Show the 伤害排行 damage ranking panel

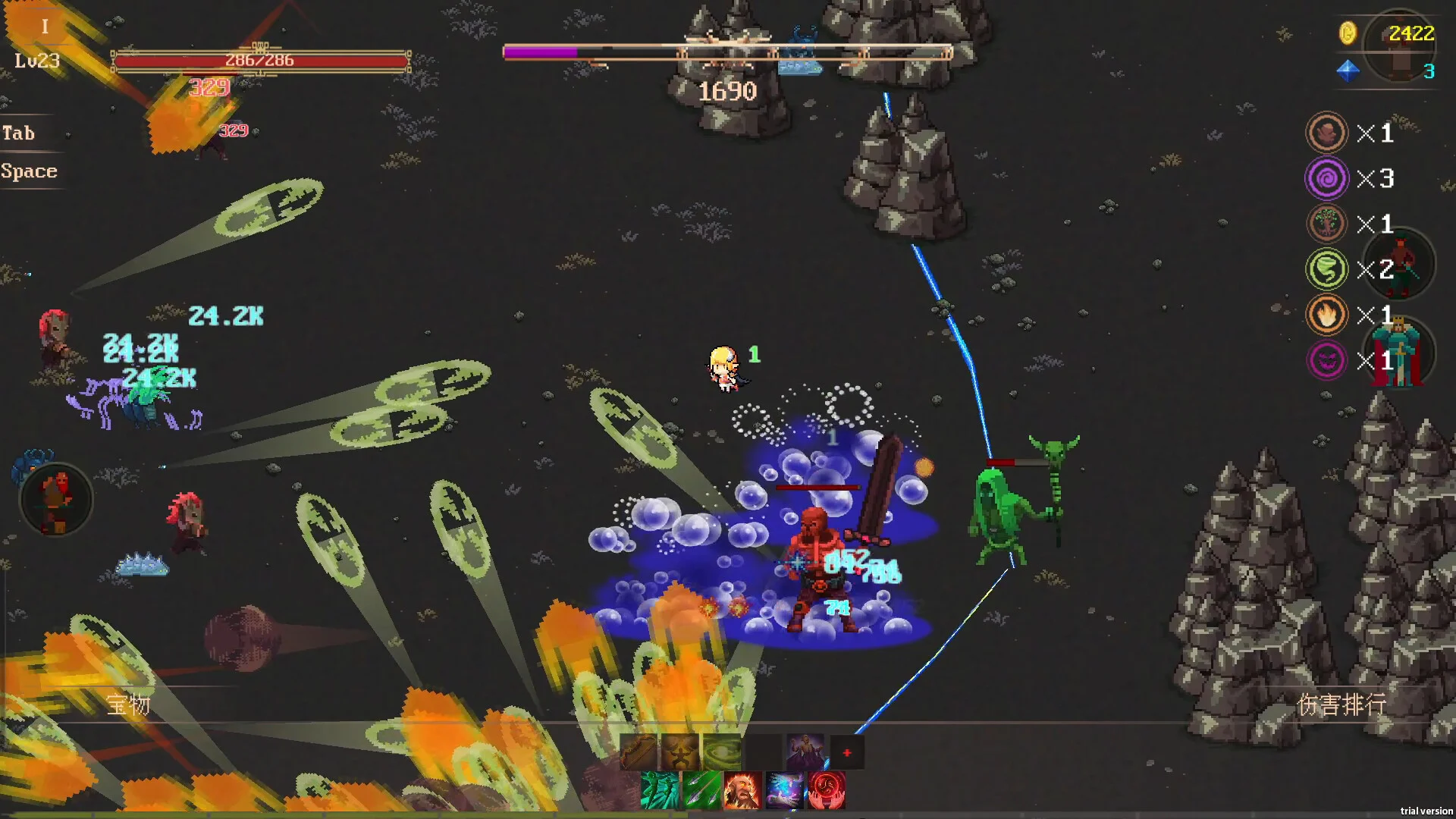point(1341,705)
